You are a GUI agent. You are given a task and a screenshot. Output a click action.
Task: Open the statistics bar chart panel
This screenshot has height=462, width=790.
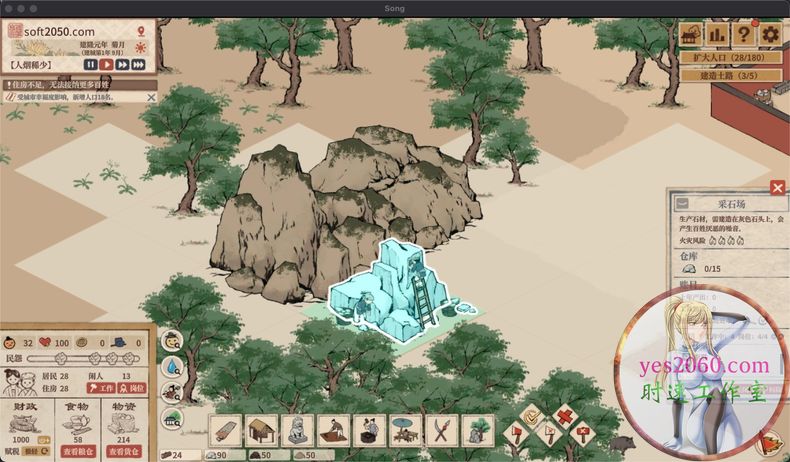717,34
